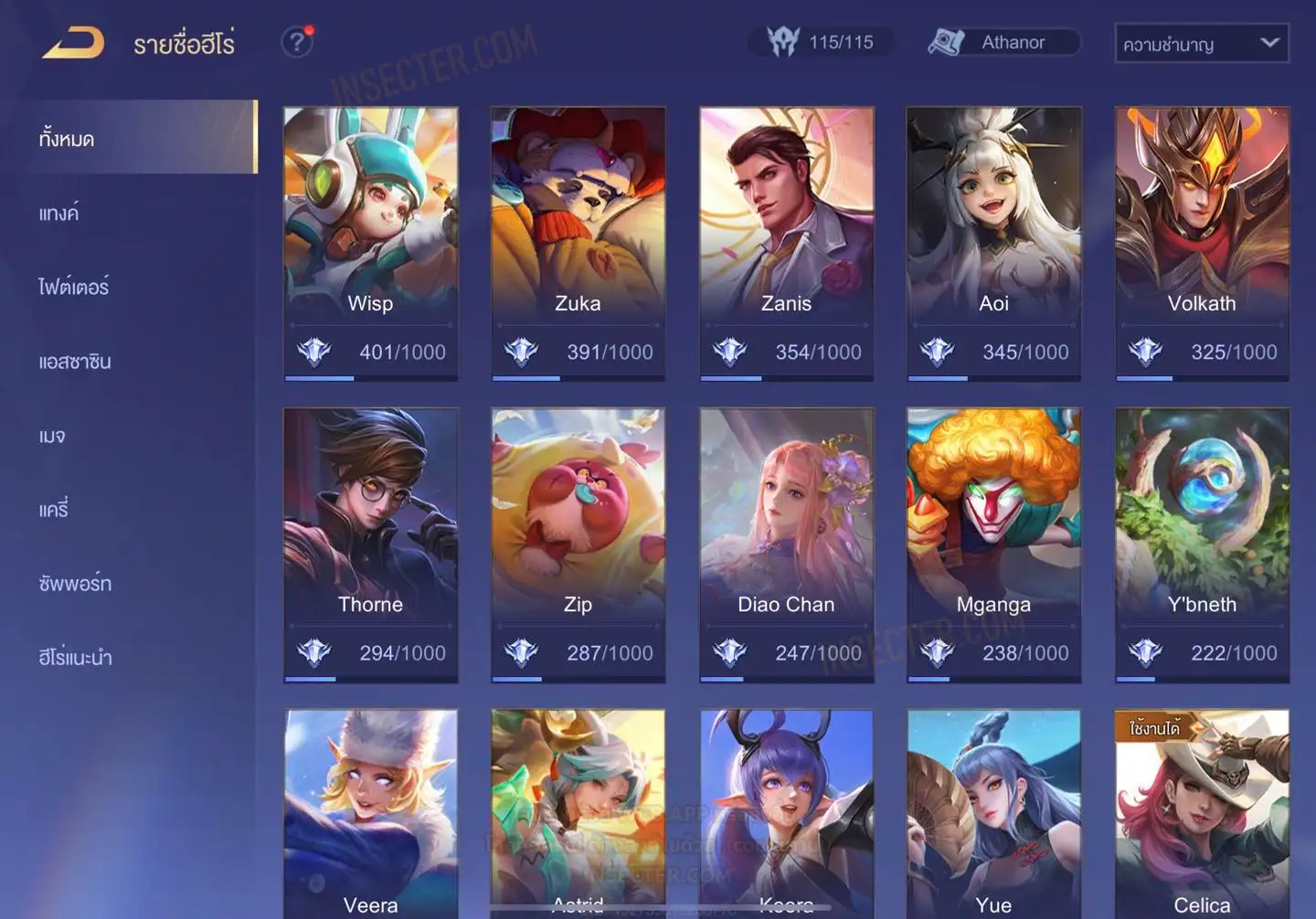Screen dimensions: 1316x919
Task: Show the แอสซาซิน hero category
Action: (75, 362)
